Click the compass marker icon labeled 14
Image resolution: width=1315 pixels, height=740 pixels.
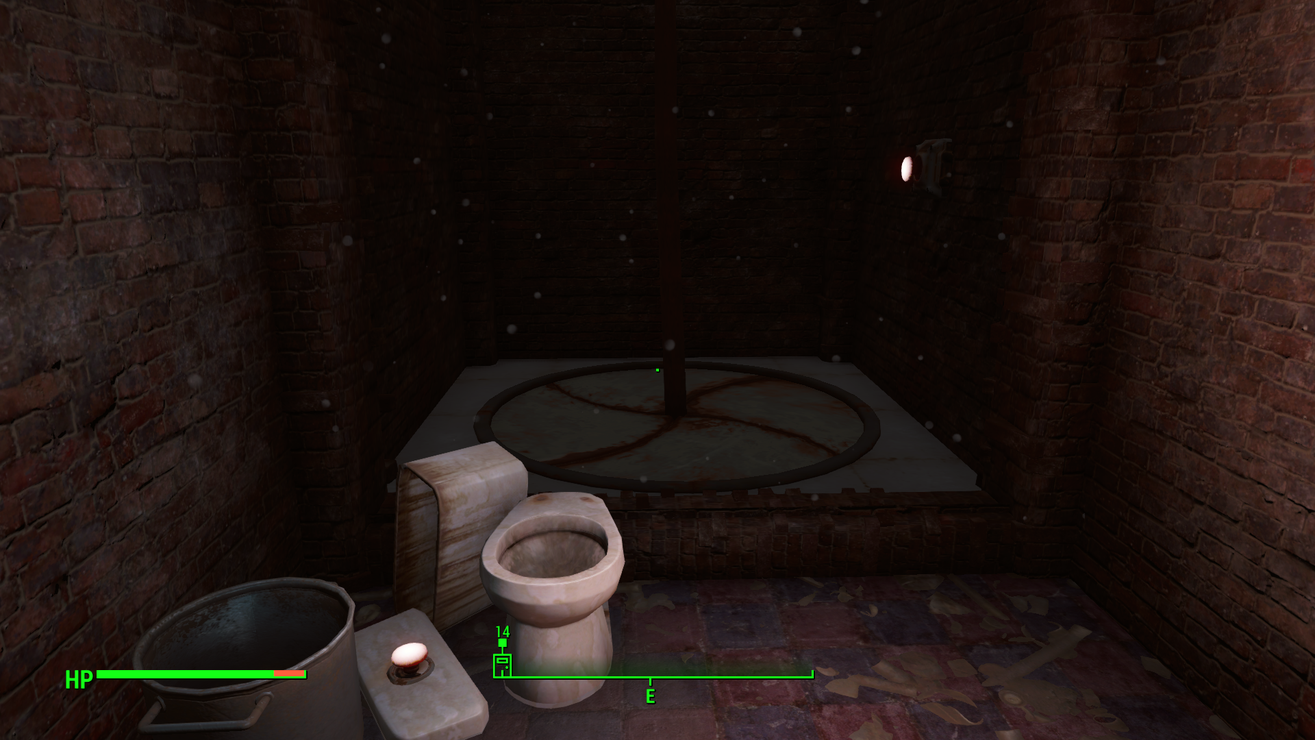[x=502, y=663]
